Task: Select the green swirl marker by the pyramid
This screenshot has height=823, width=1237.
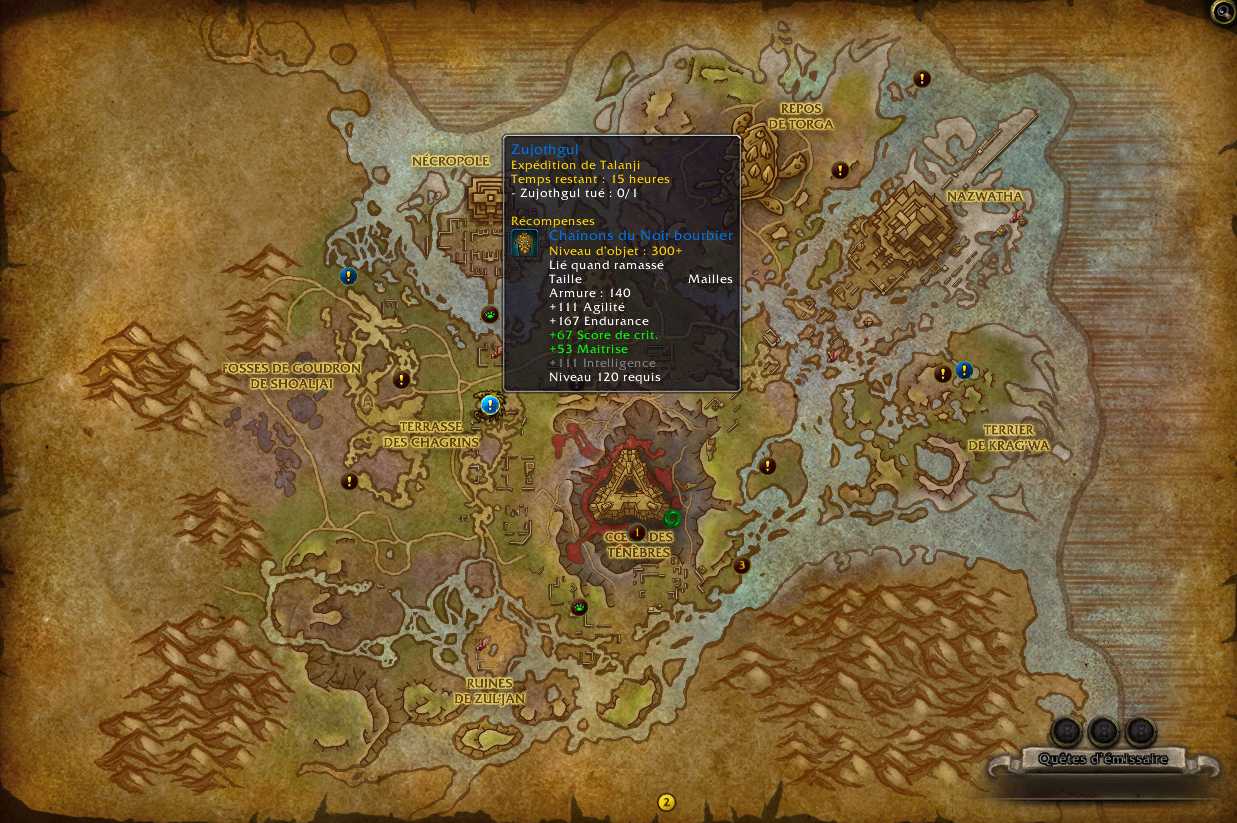Action: pyautogui.click(x=672, y=518)
